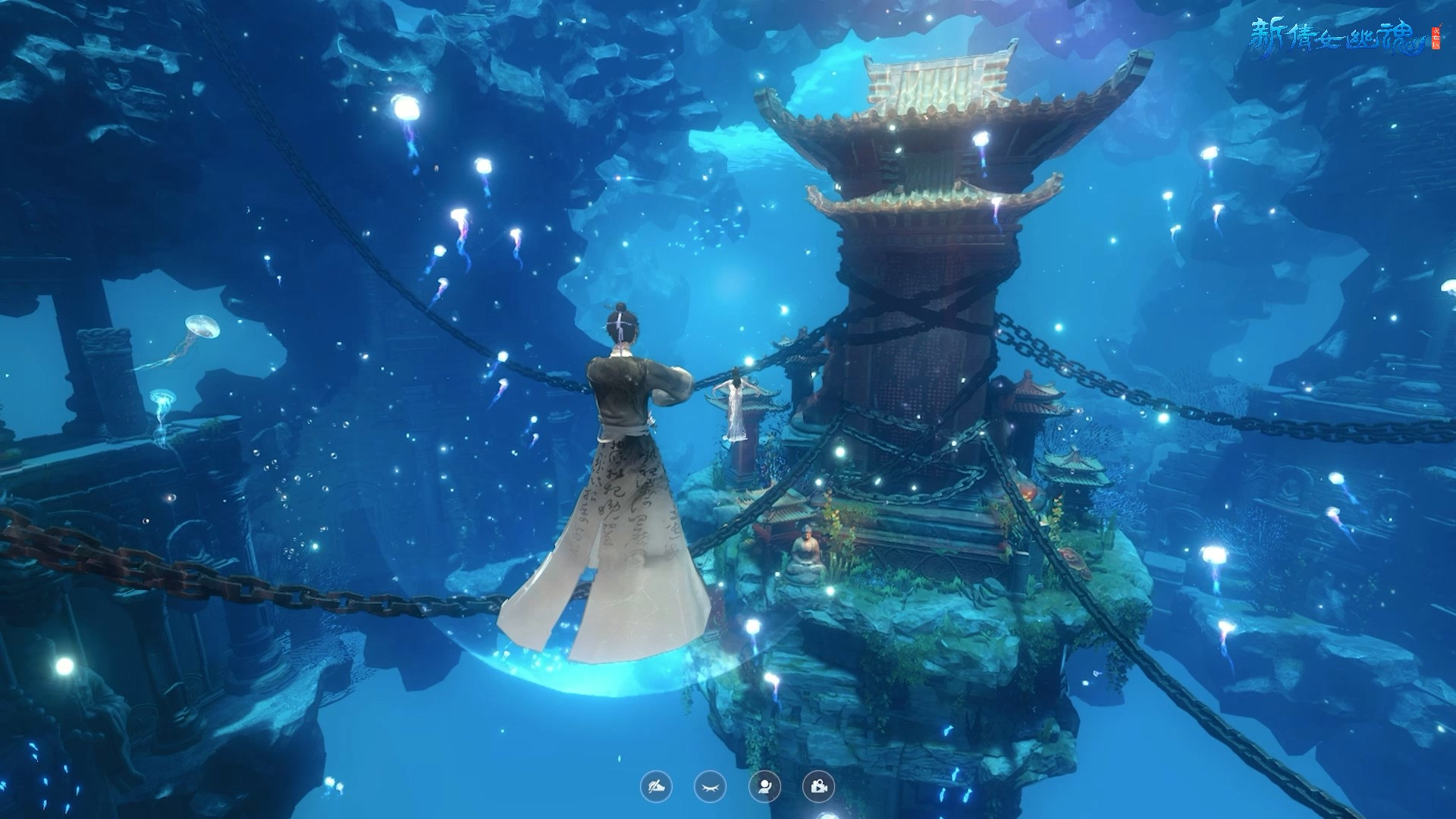
Task: Open the waving character emote button
Action: (x=764, y=787)
